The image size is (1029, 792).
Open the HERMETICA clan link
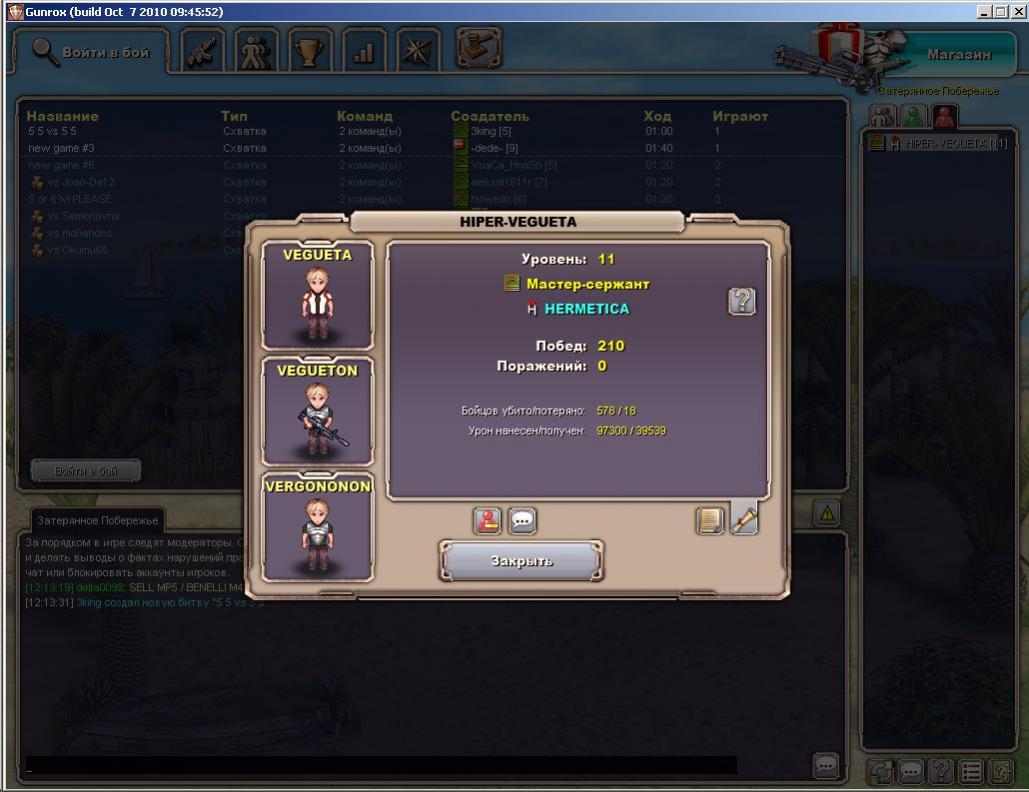[586, 309]
